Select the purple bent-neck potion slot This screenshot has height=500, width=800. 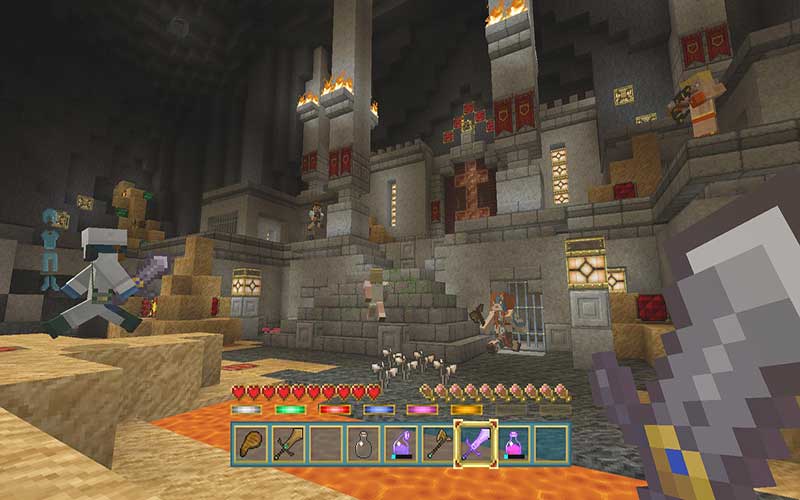pyautogui.click(x=399, y=444)
